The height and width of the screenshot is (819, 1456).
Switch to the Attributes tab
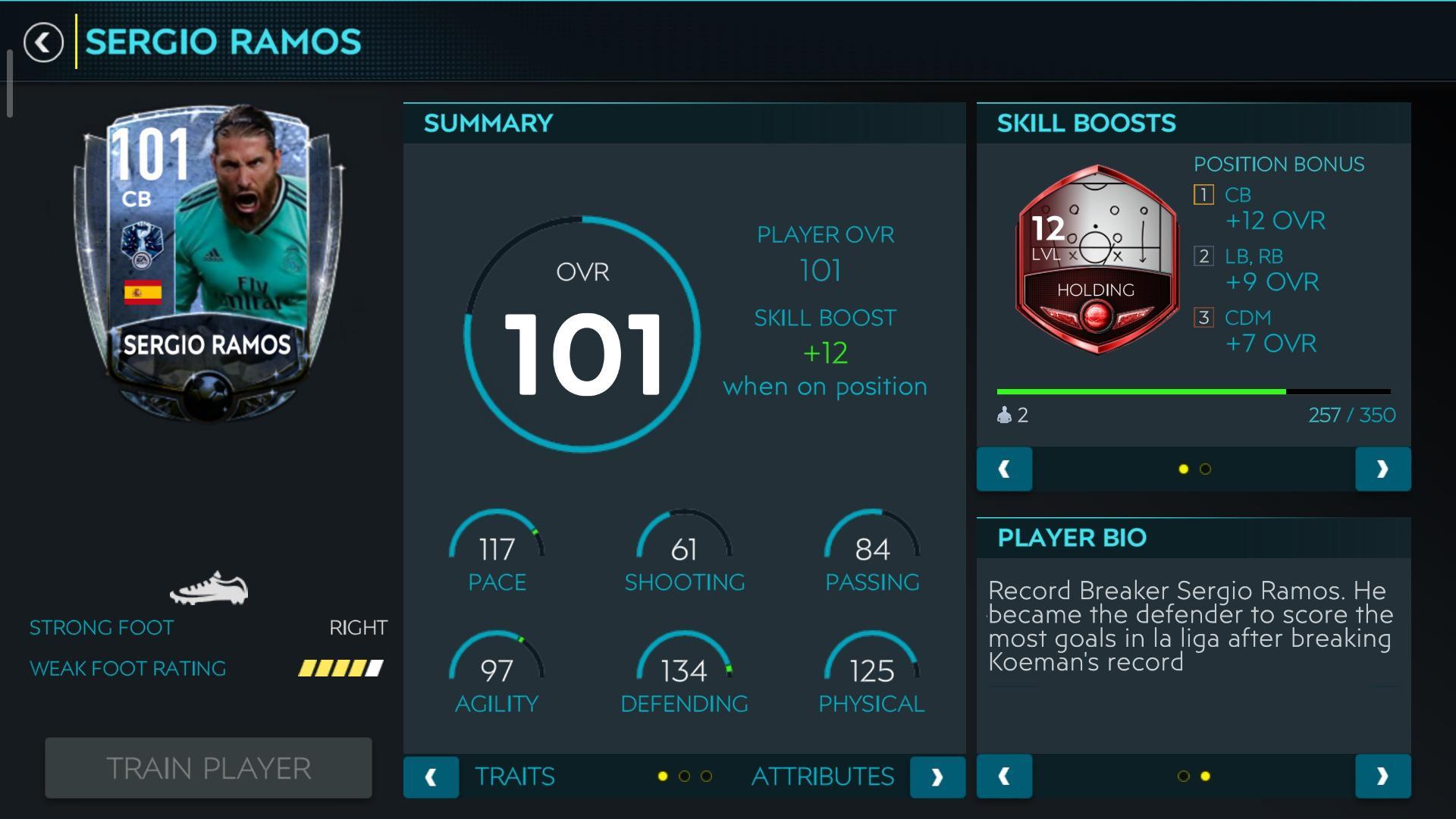coord(822,777)
